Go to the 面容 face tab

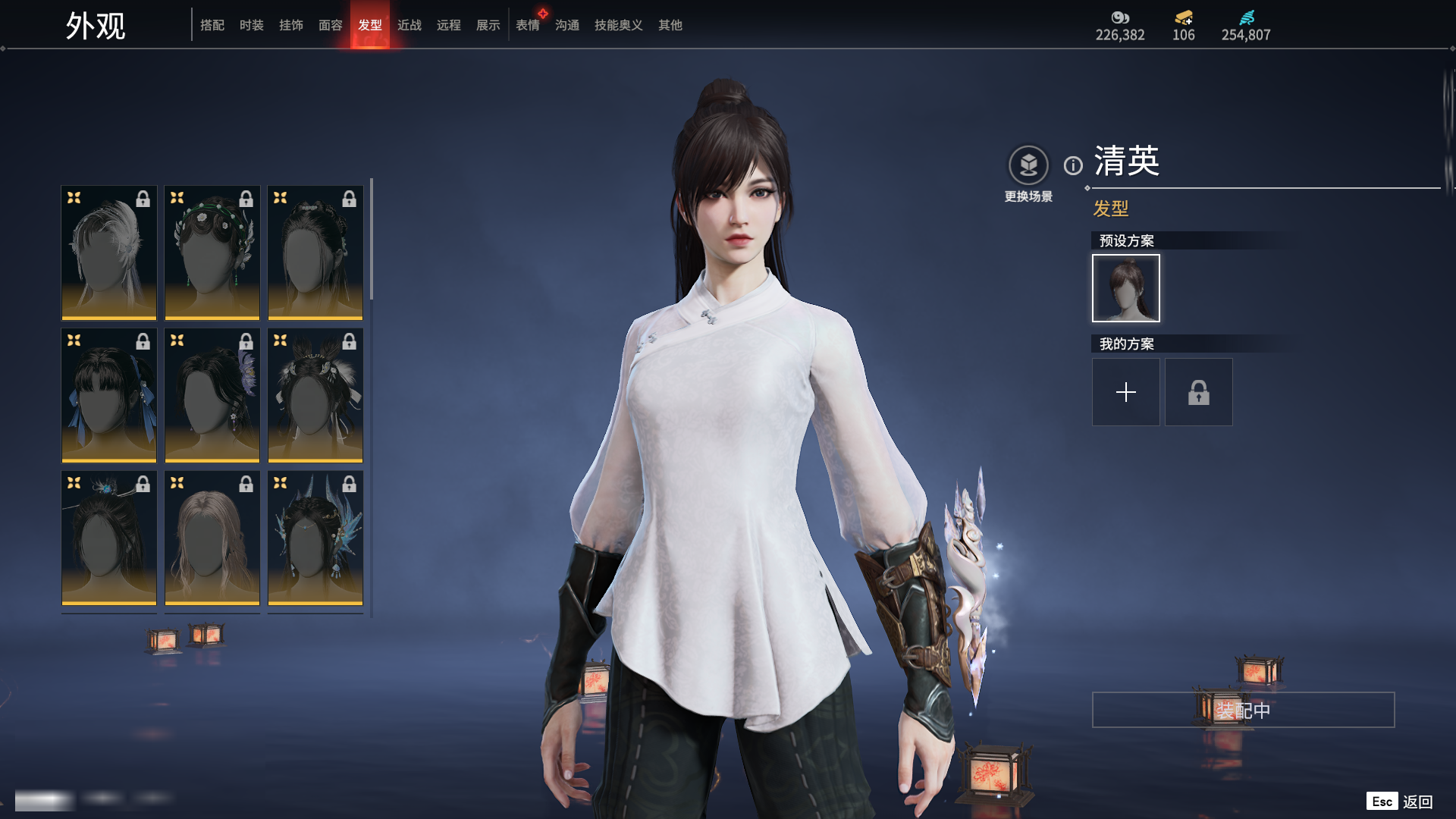pos(331,25)
